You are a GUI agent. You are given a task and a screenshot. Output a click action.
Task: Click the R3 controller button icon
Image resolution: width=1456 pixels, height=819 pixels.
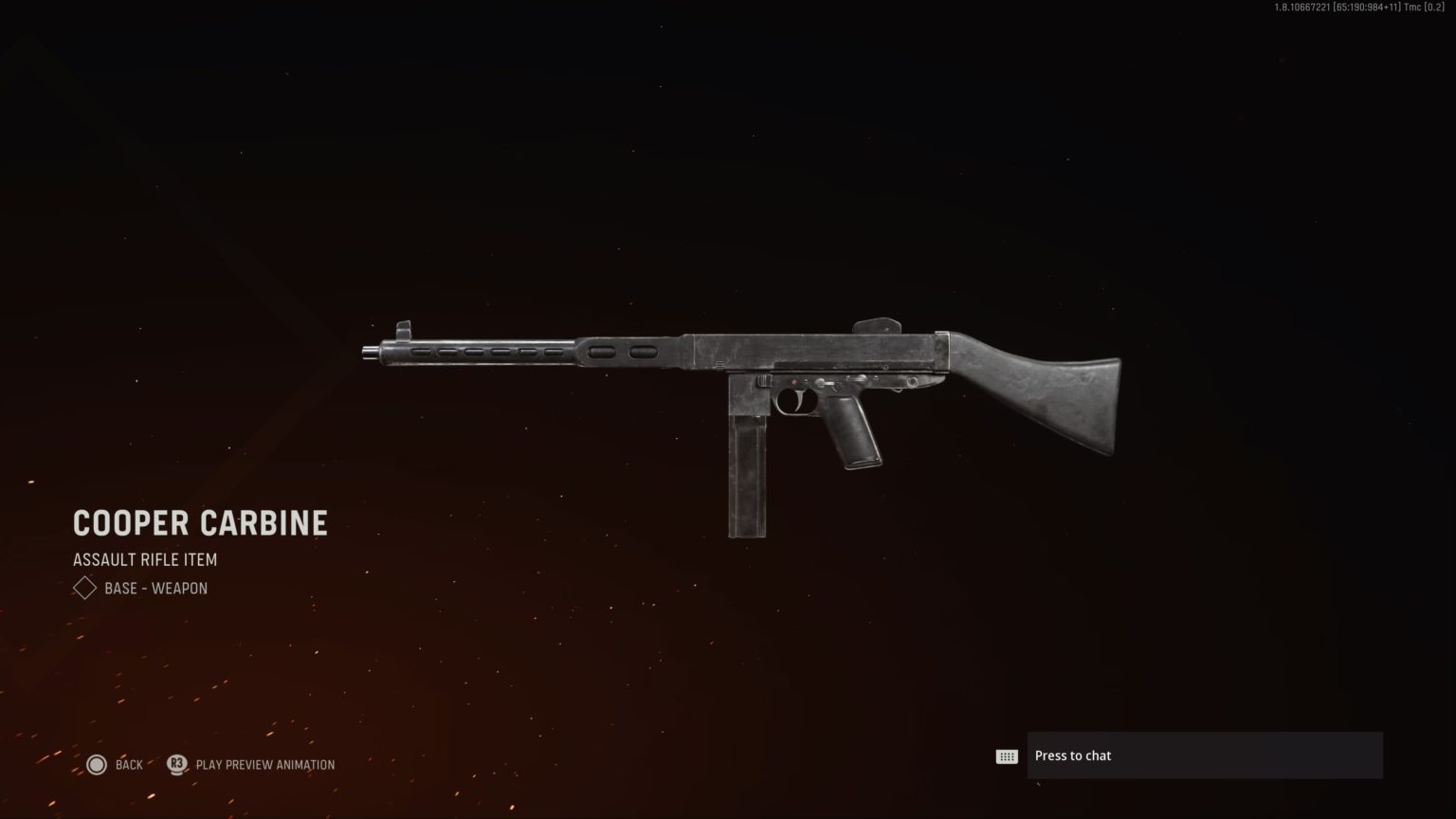(x=176, y=764)
